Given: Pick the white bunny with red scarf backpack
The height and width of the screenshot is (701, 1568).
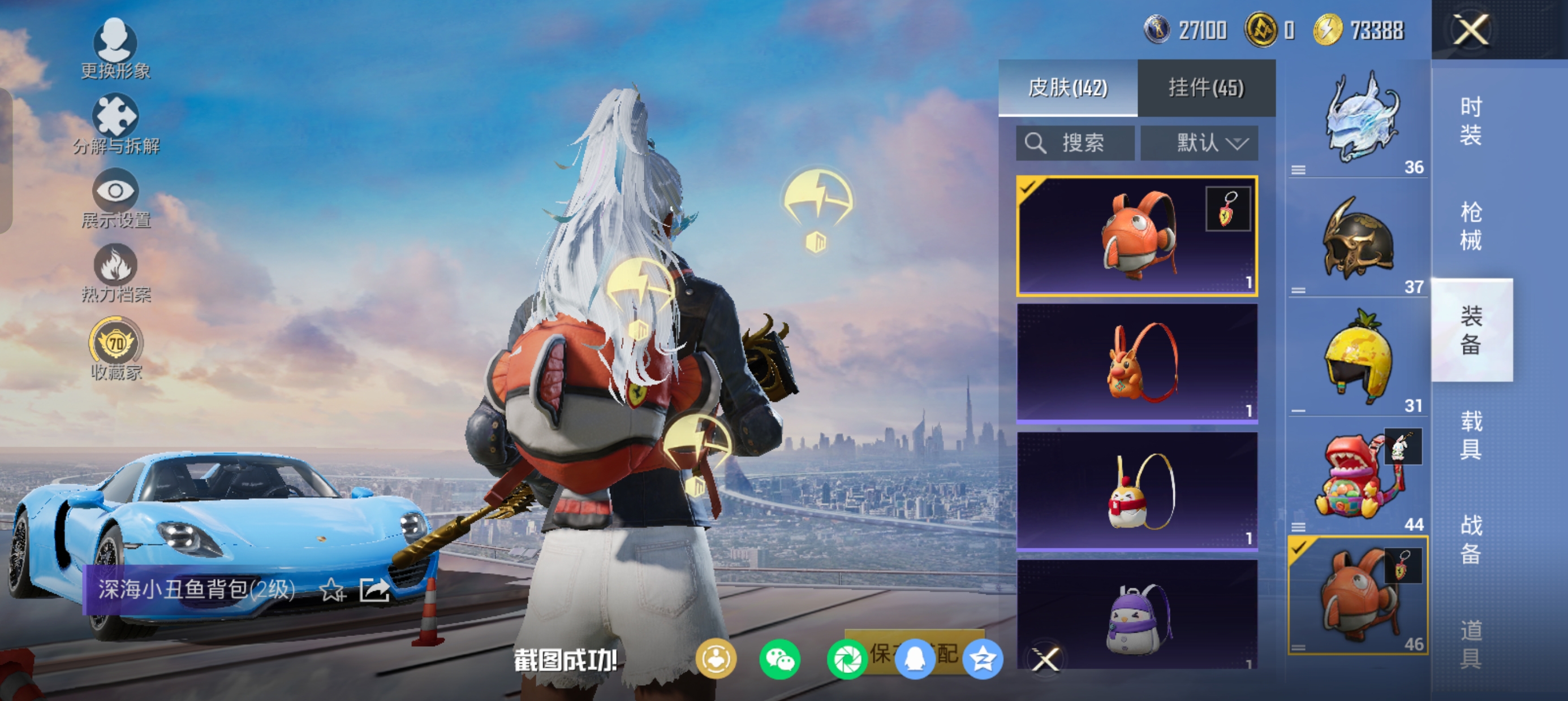Looking at the screenshot, I should (1136, 491).
